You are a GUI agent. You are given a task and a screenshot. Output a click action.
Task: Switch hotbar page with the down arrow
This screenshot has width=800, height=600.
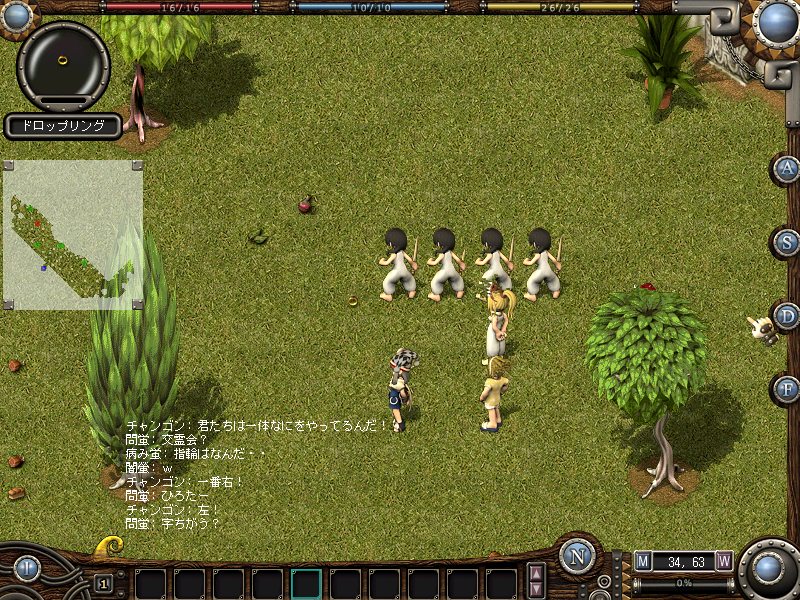click(536, 590)
